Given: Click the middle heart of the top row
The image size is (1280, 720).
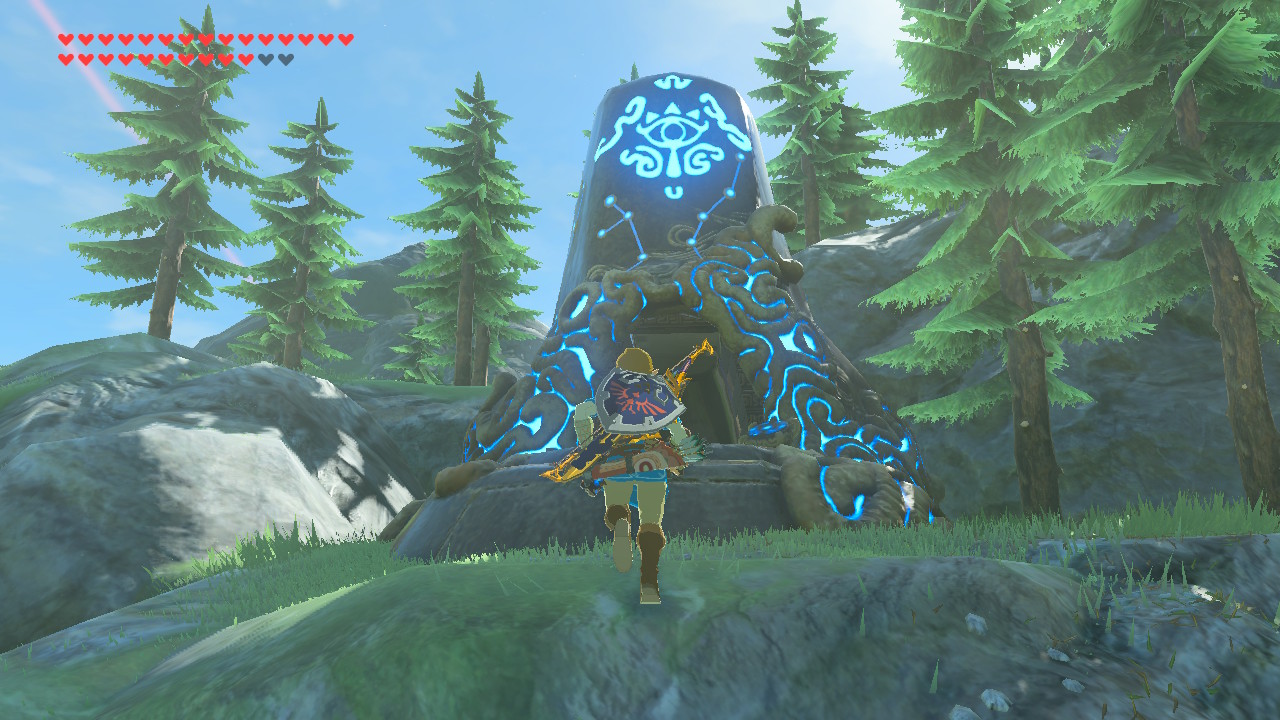Looking at the screenshot, I should pyautogui.click(x=206, y=39).
